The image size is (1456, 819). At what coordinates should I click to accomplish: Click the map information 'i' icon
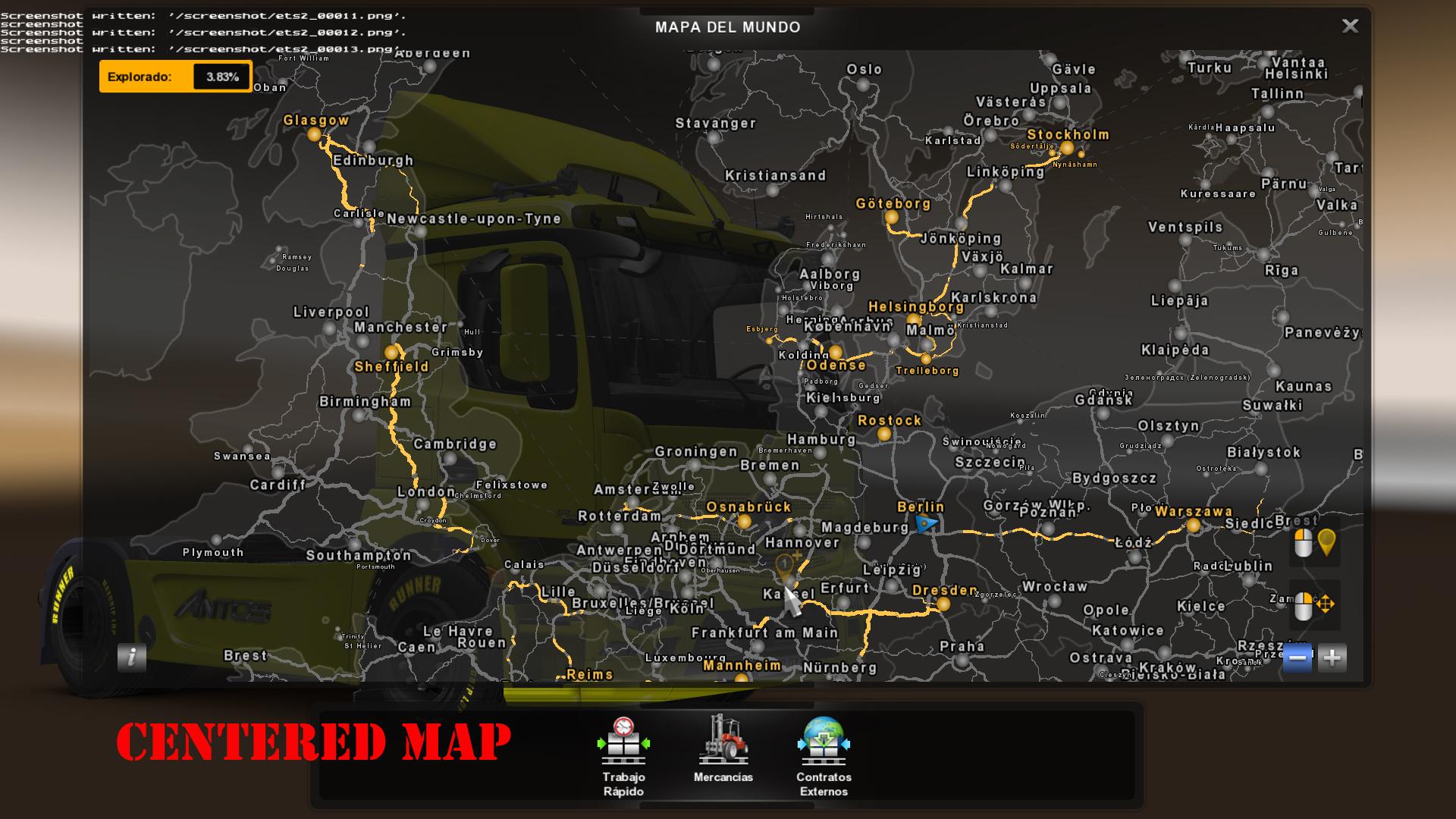pos(132,657)
